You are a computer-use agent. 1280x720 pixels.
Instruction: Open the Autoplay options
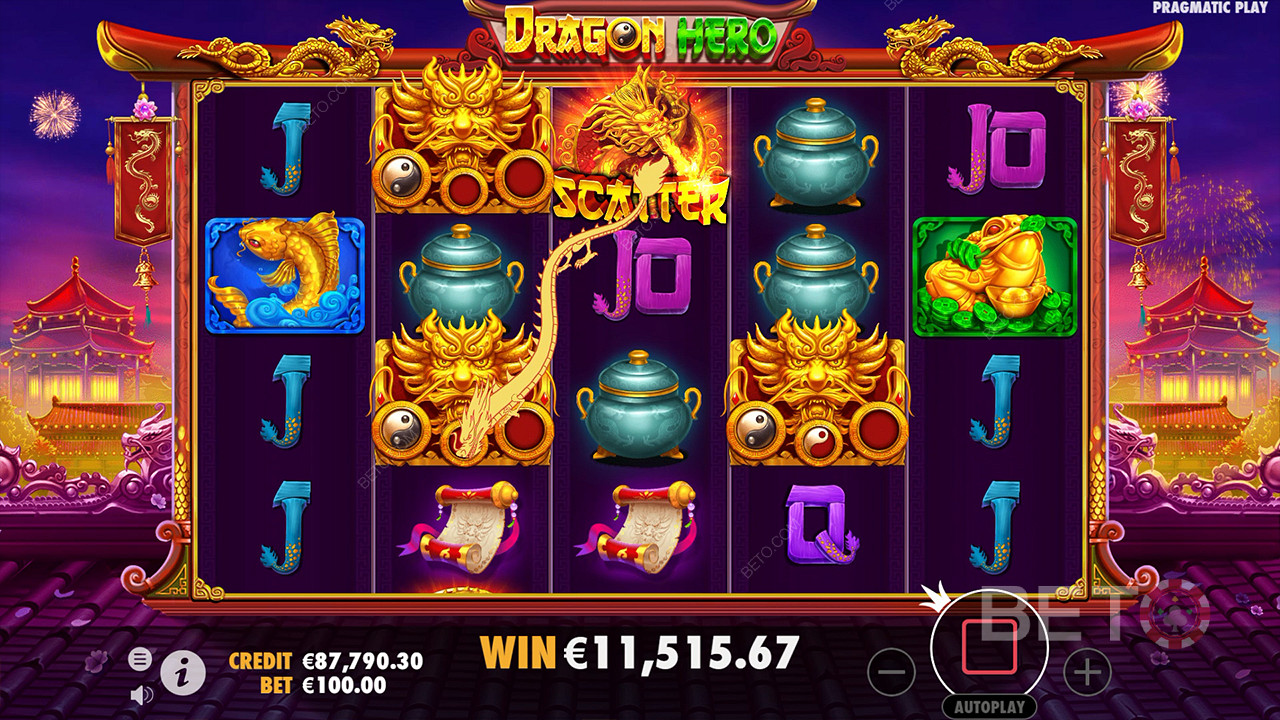tap(989, 706)
